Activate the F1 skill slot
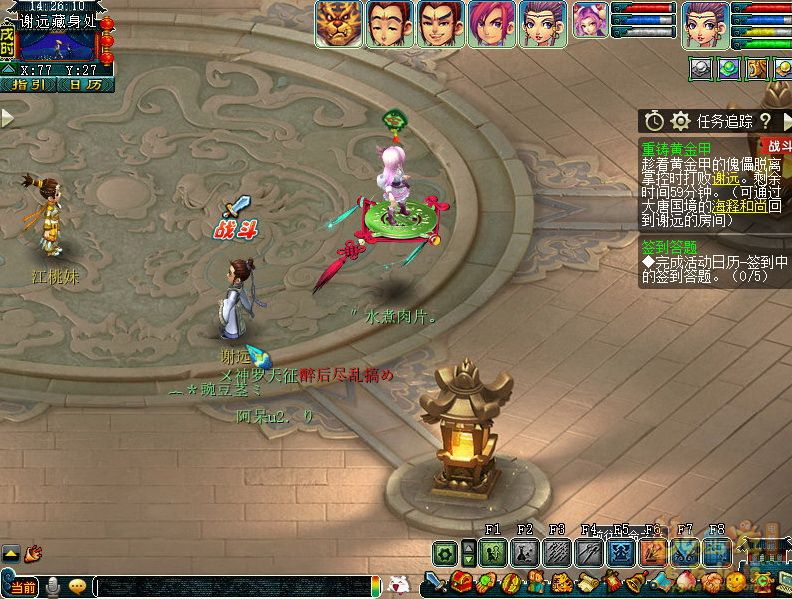This screenshot has width=792, height=599. click(492, 551)
